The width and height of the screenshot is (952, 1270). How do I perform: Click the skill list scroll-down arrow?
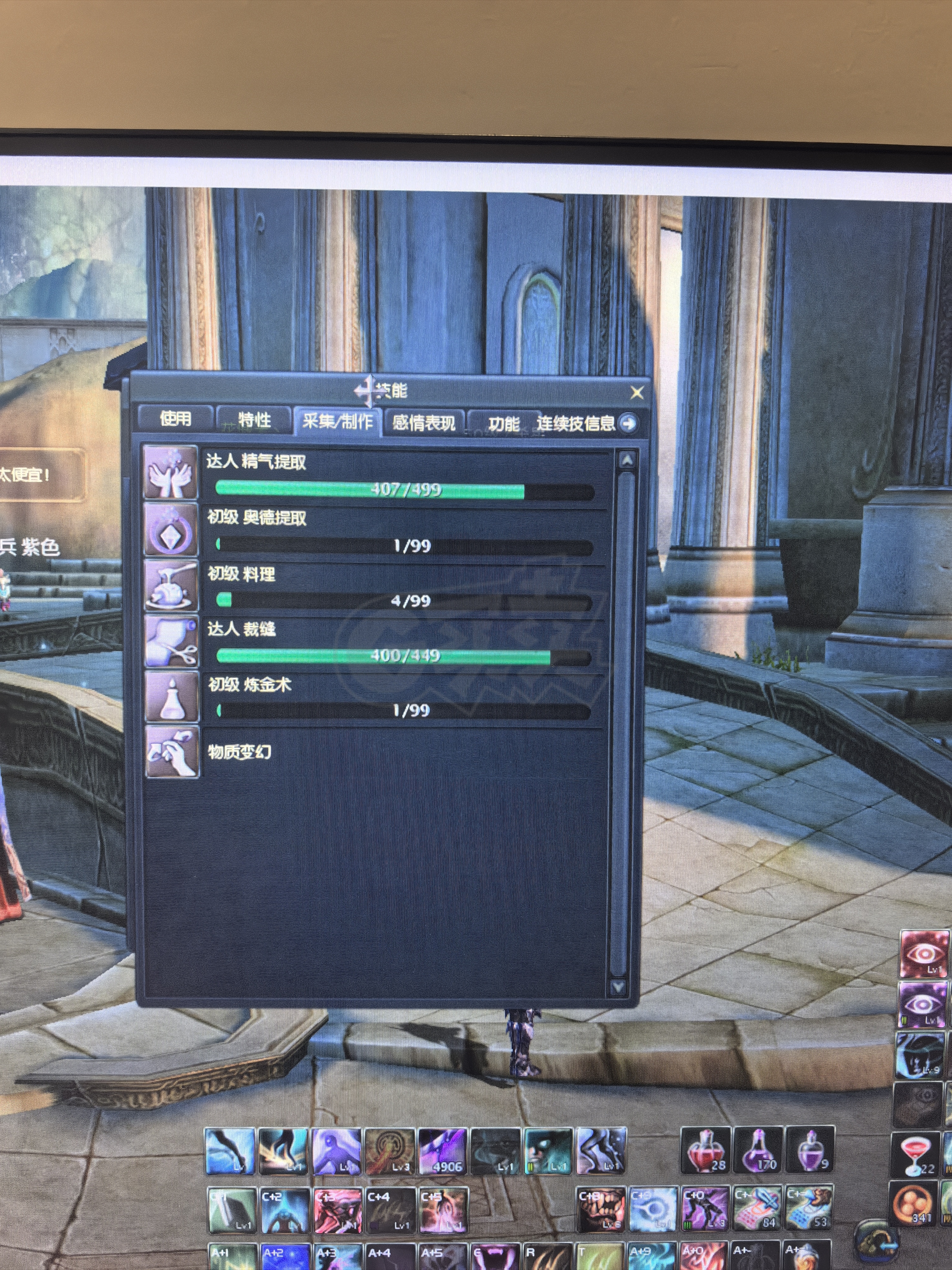619,986
